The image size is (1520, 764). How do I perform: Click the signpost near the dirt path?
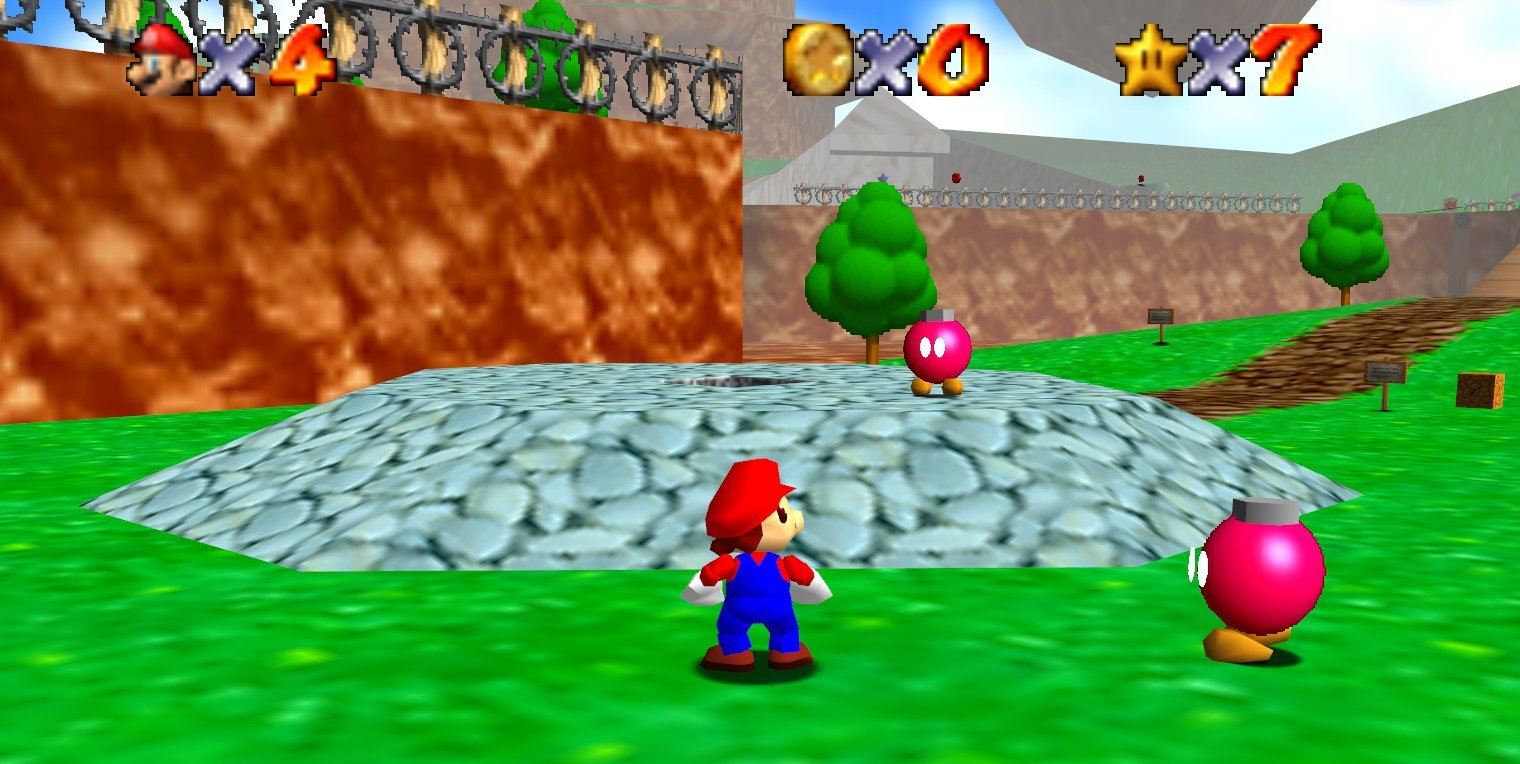(1161, 316)
